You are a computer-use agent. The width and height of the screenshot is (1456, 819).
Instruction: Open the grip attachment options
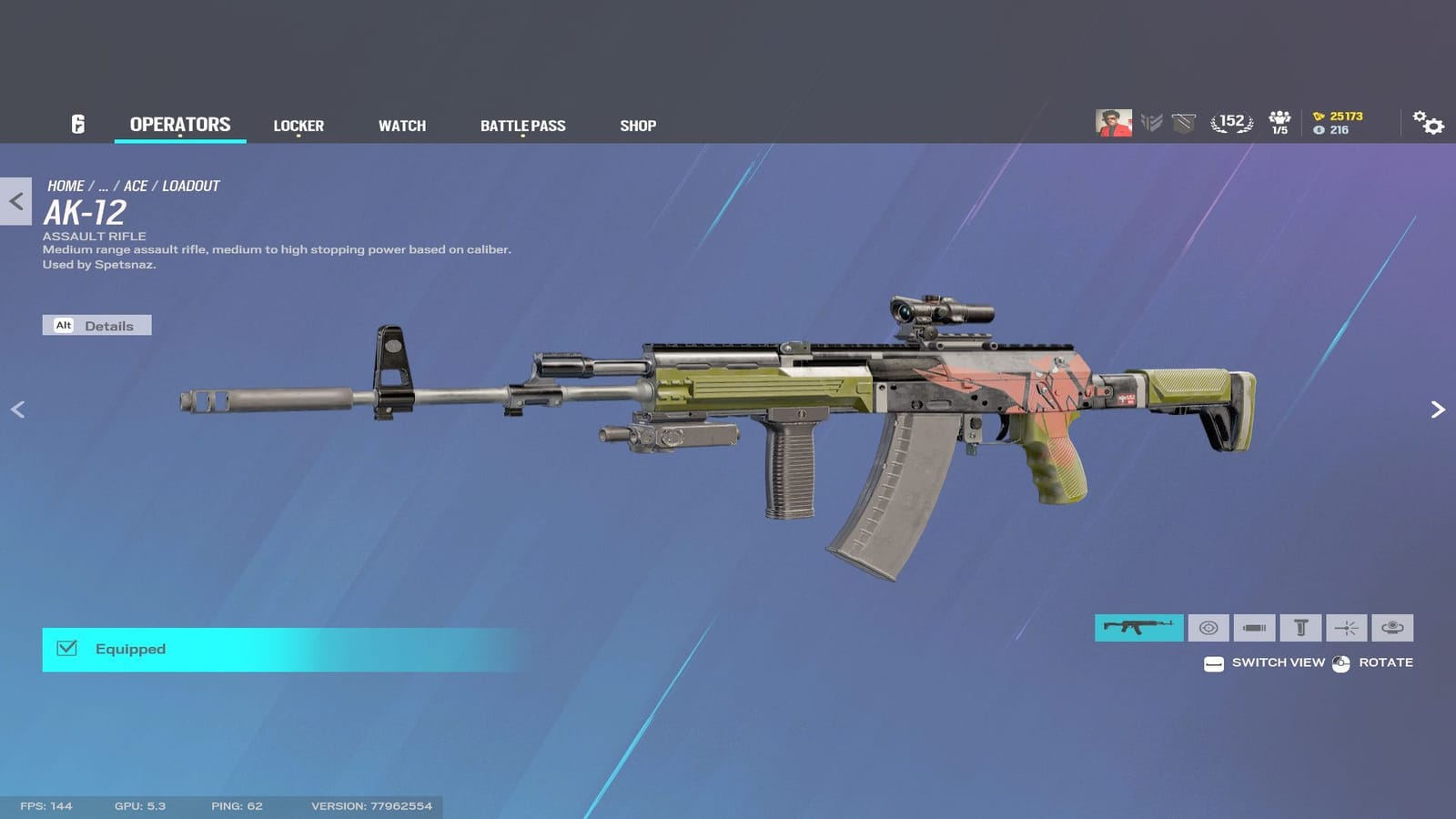click(1299, 628)
